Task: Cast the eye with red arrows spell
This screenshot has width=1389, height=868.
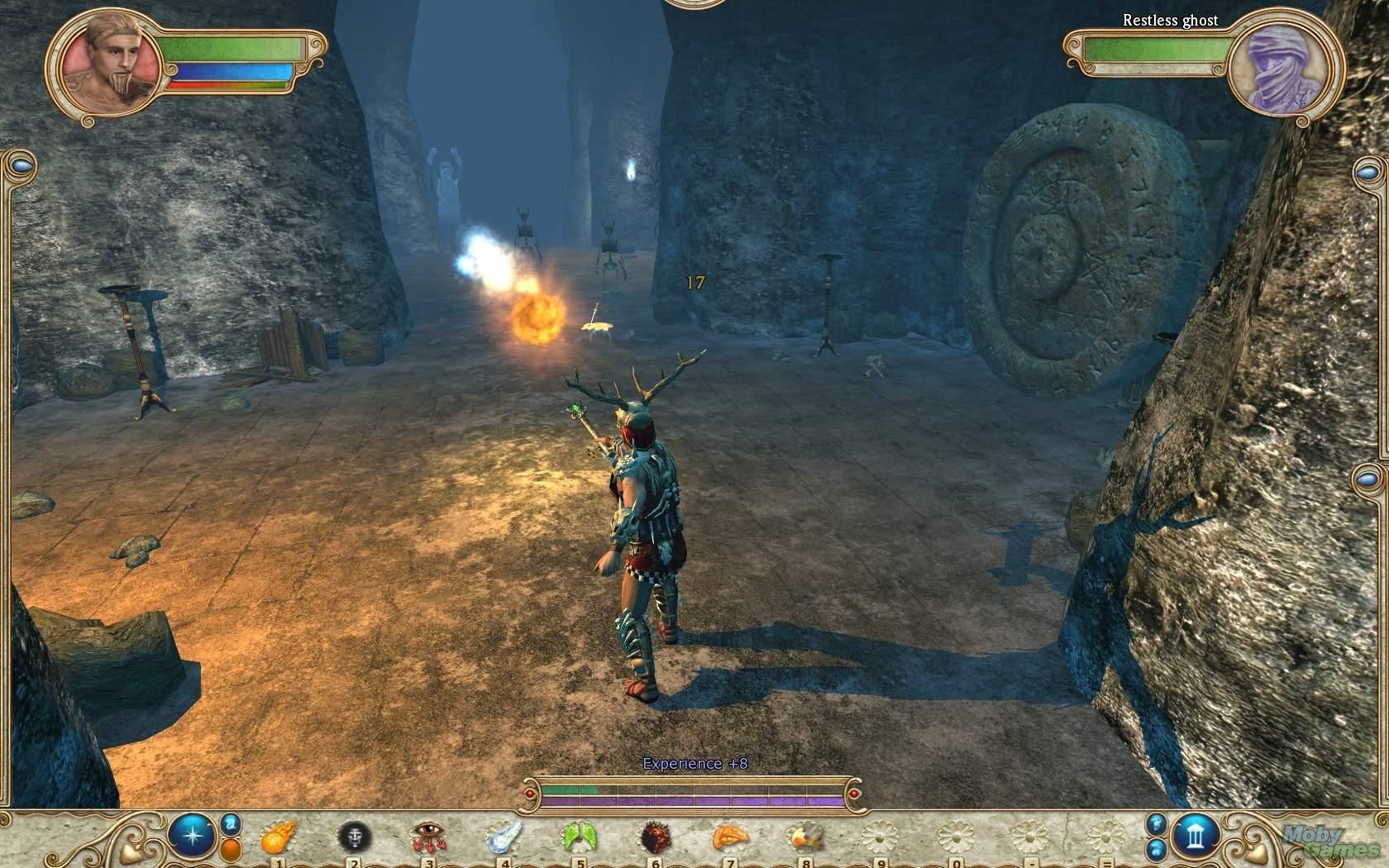Action: click(427, 838)
